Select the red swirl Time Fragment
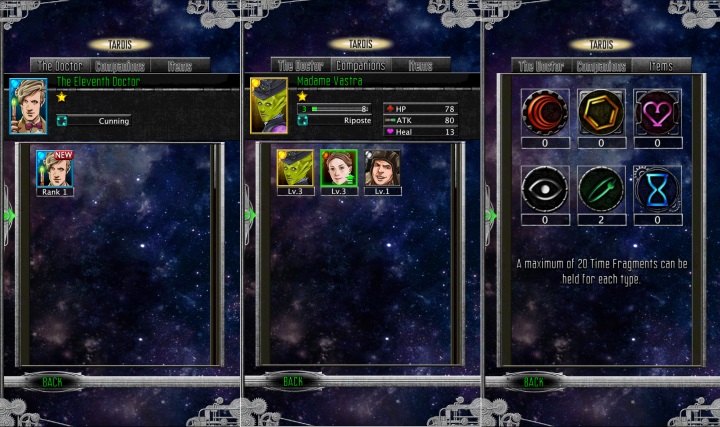 tap(545, 111)
